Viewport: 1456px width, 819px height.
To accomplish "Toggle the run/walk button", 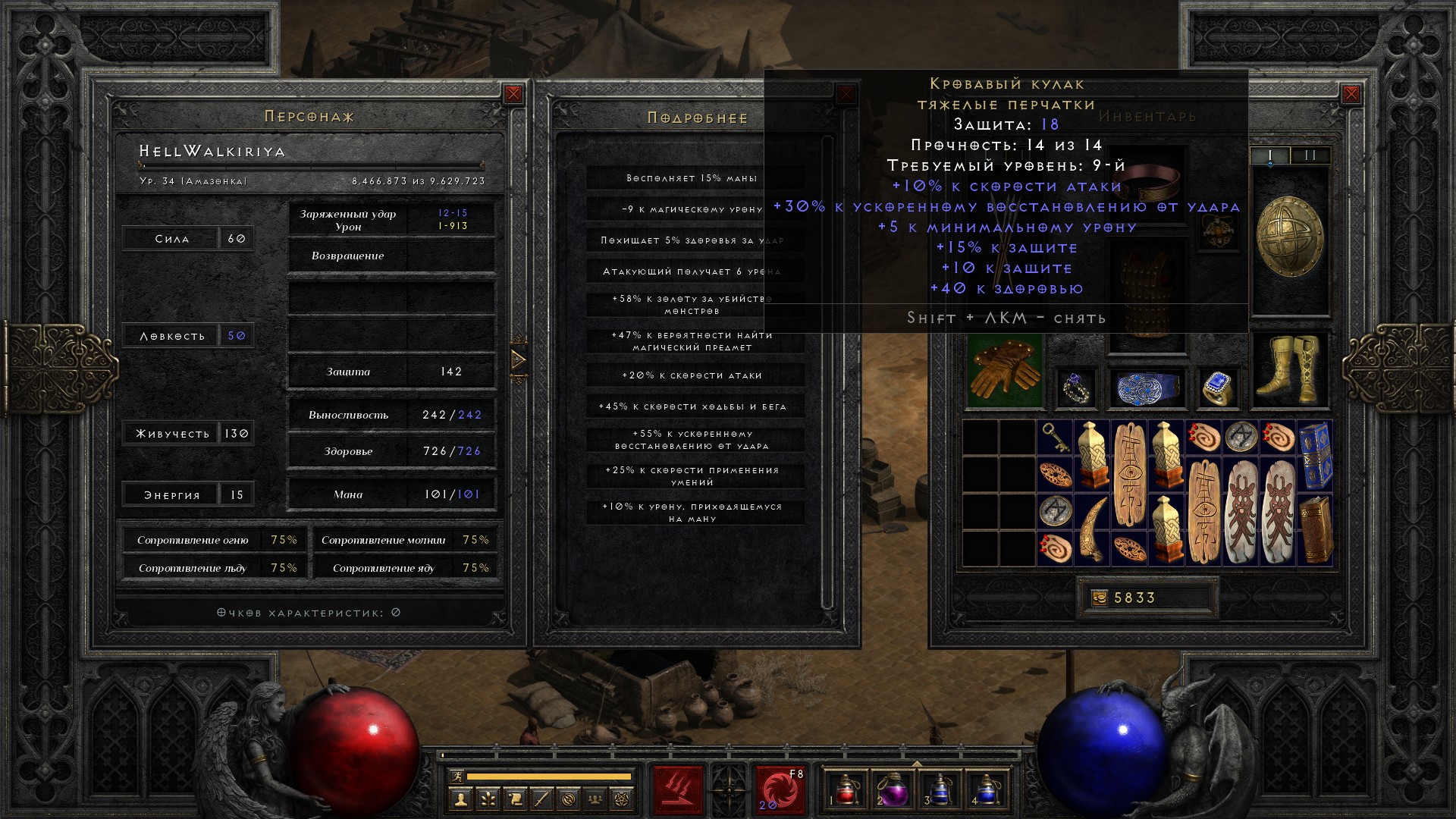I will point(455,776).
